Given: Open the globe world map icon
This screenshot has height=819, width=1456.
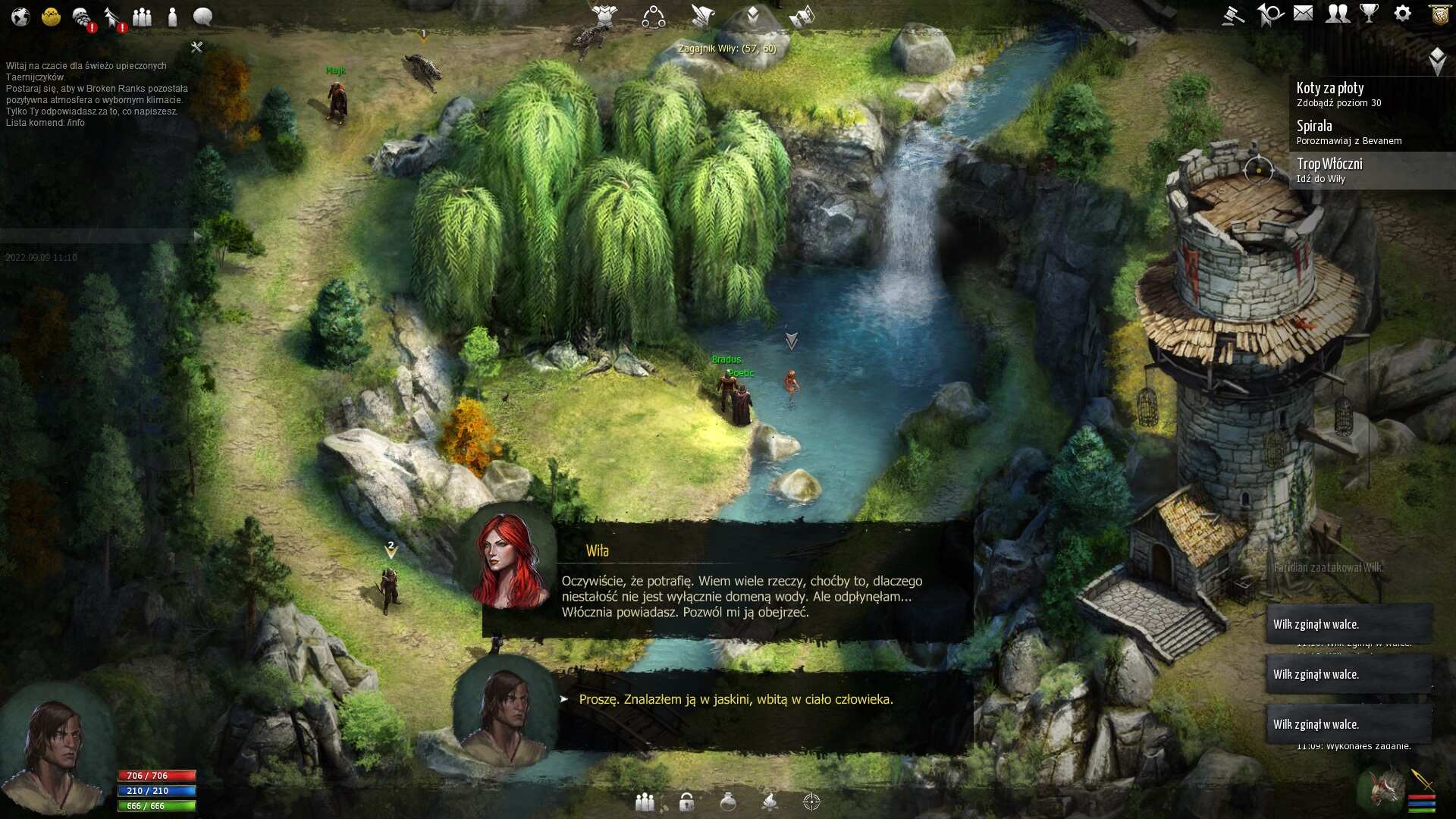Looking at the screenshot, I should 20,16.
